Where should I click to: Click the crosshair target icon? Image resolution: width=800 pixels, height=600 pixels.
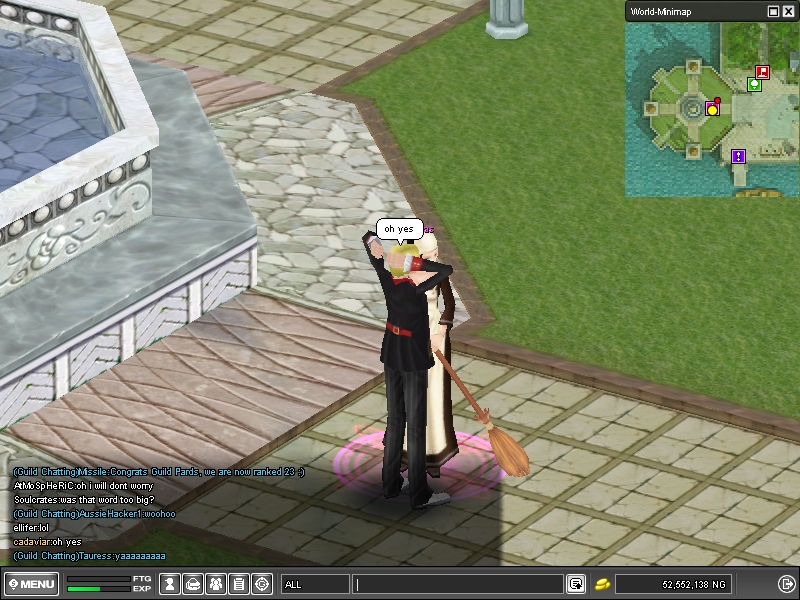[x=262, y=584]
